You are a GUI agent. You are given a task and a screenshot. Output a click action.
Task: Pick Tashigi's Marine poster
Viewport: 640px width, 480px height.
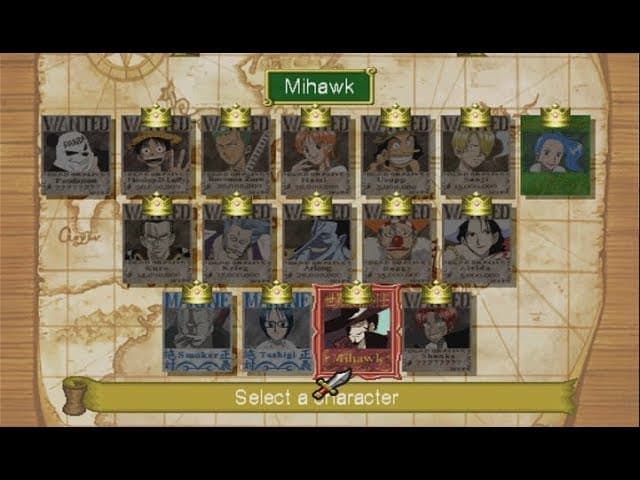tap(277, 333)
